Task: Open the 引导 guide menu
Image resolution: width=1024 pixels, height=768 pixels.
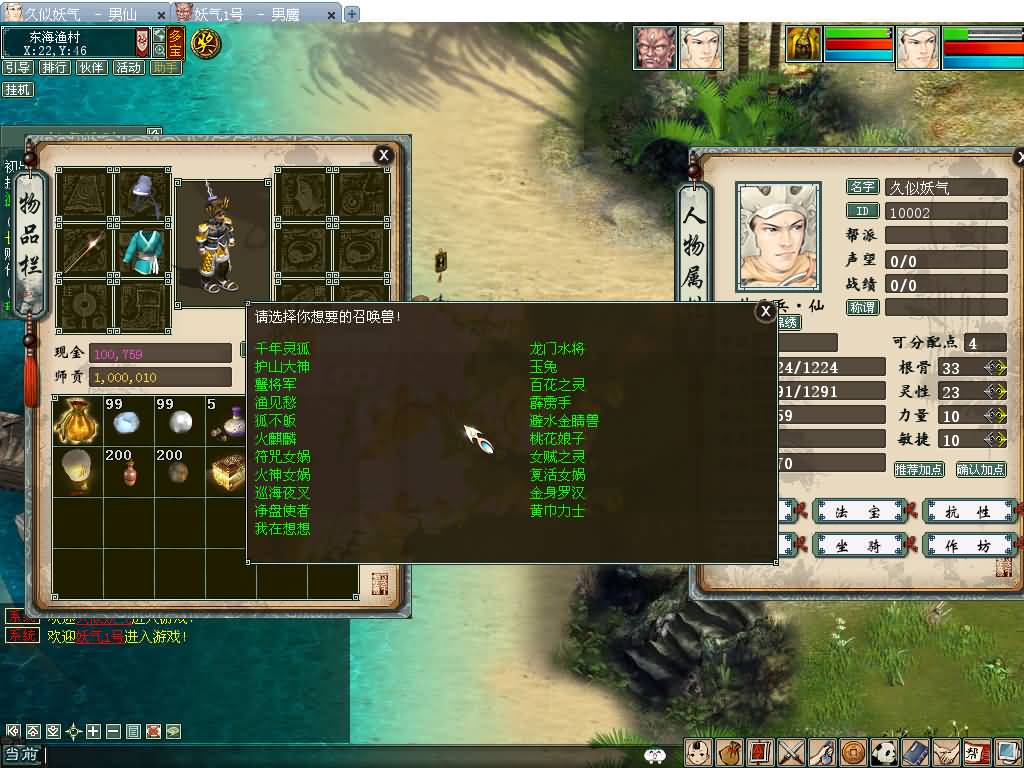Action: pyautogui.click(x=17, y=68)
